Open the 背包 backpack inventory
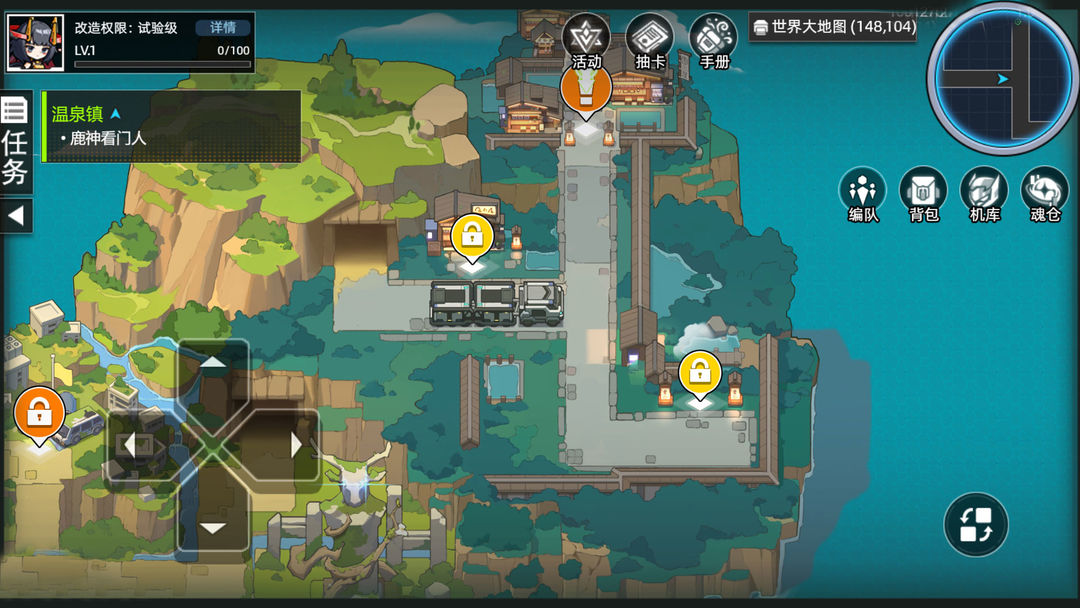Image resolution: width=1080 pixels, height=608 pixels. (x=923, y=194)
